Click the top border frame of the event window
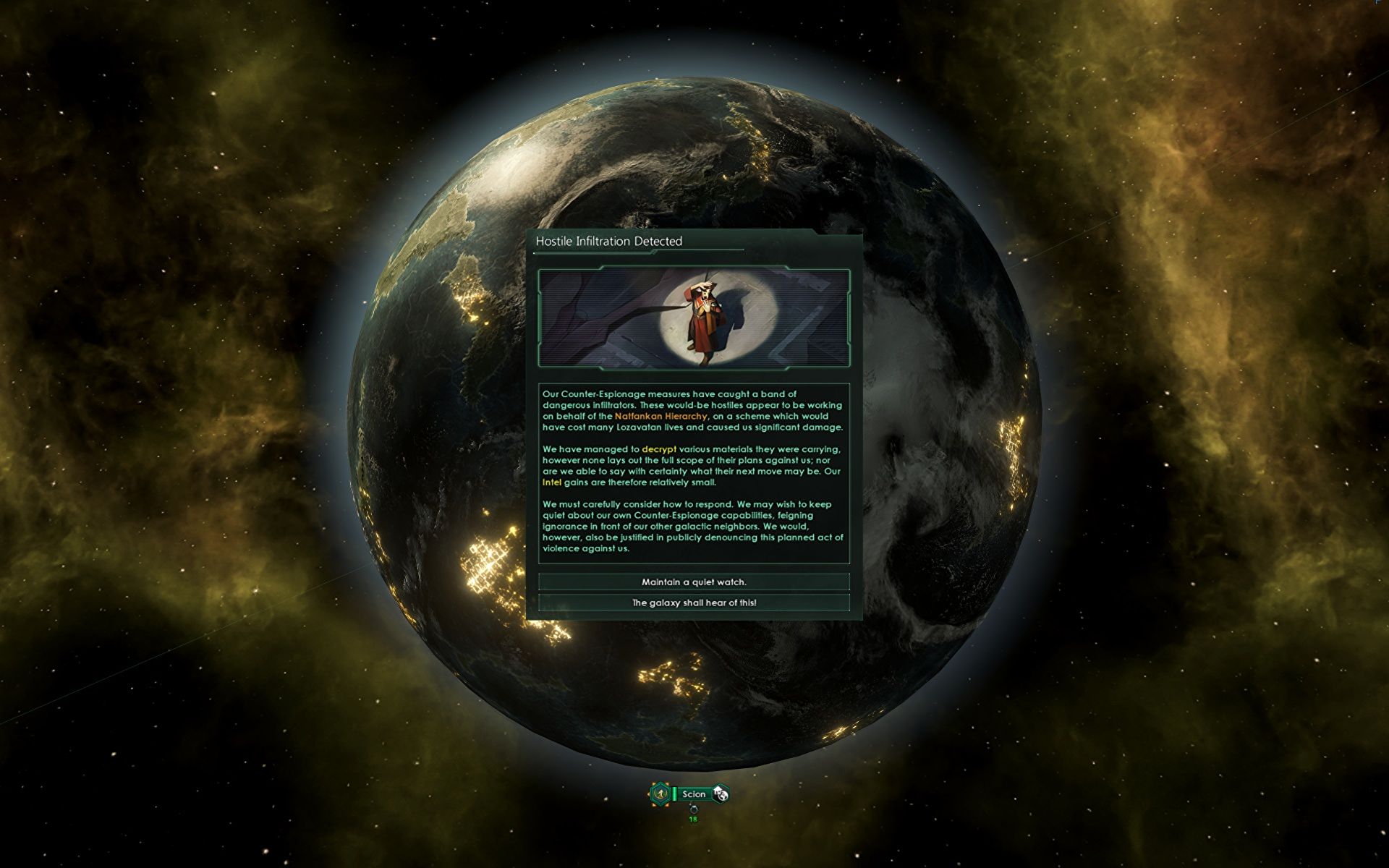1389x868 pixels. click(693, 233)
